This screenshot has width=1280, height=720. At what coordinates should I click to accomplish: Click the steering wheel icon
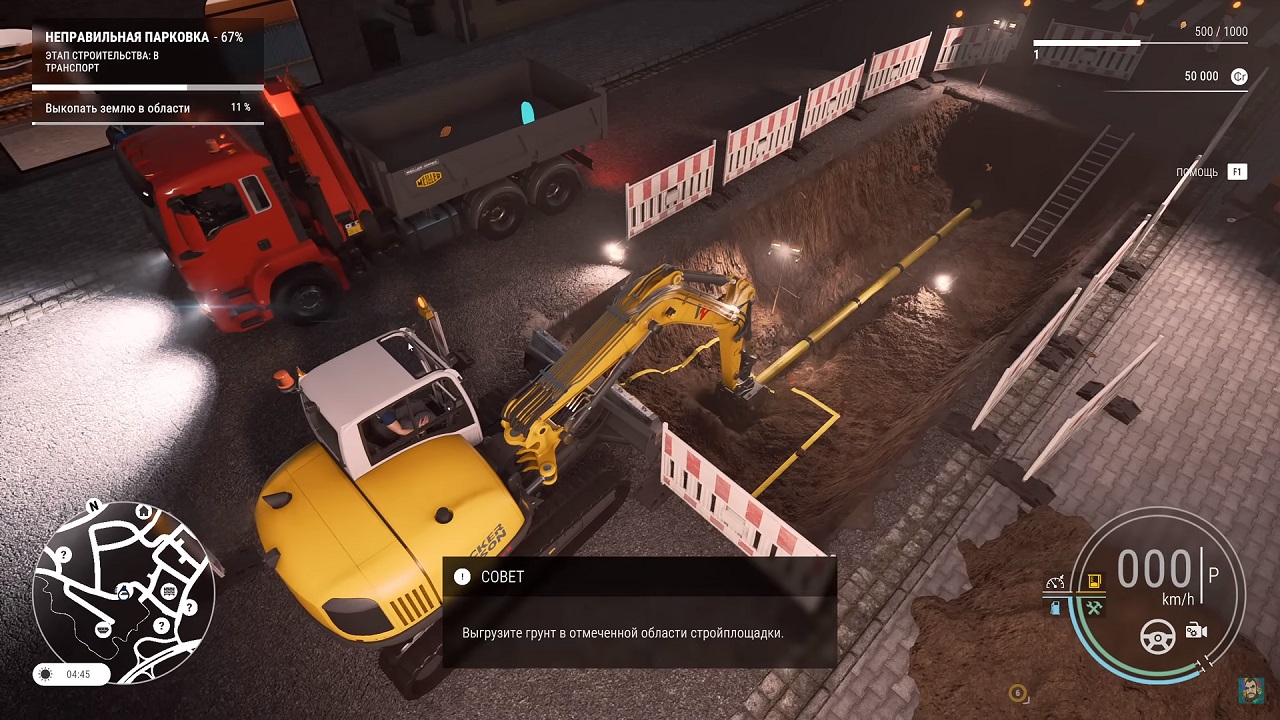(1158, 634)
